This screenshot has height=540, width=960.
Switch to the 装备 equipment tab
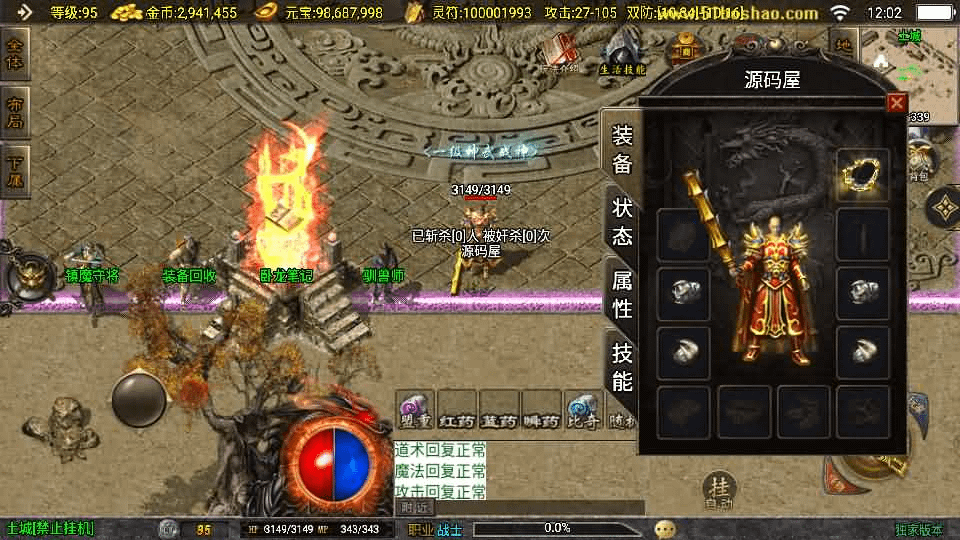(x=621, y=150)
